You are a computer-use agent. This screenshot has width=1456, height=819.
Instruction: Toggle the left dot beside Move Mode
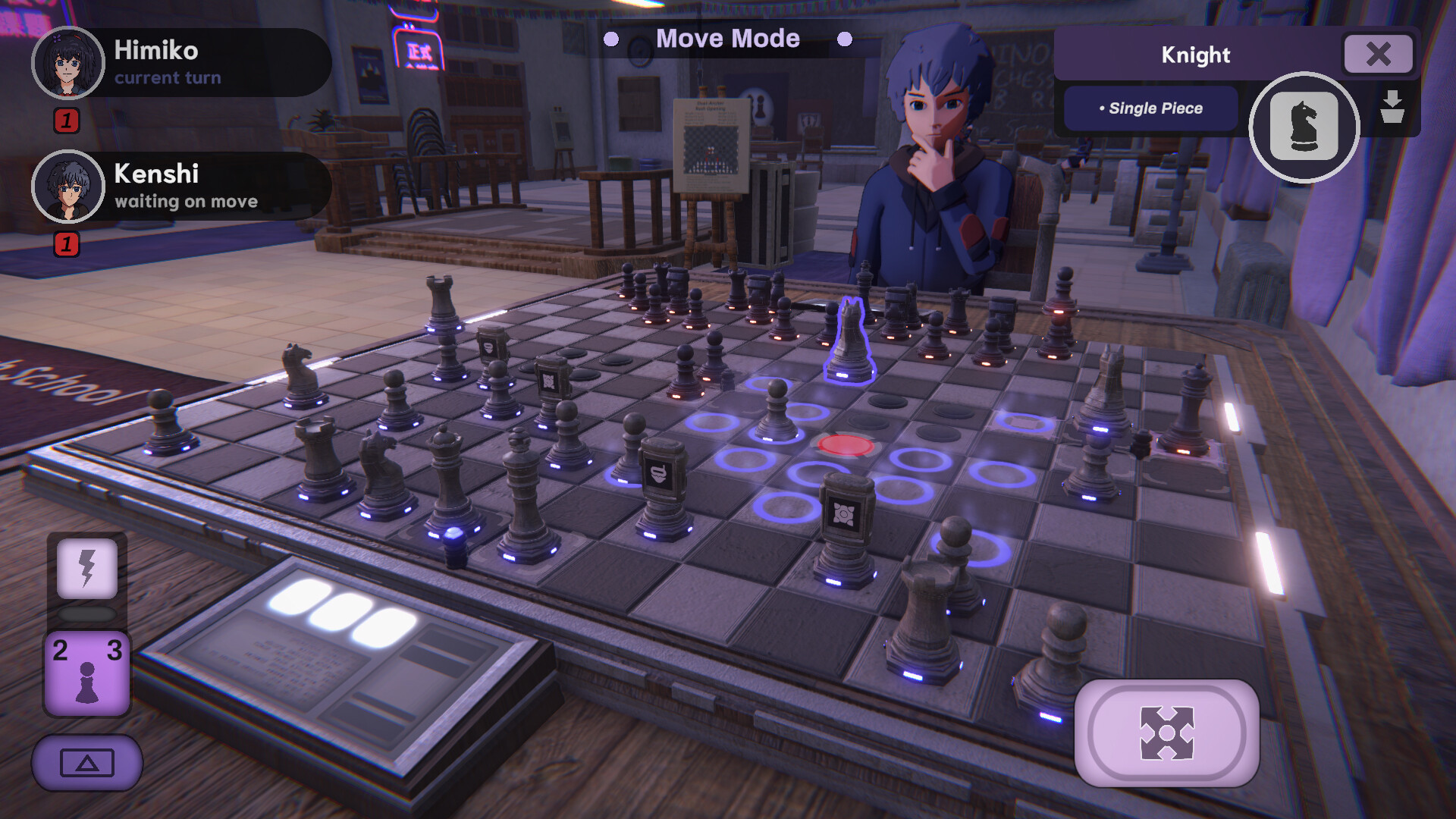[x=611, y=38]
